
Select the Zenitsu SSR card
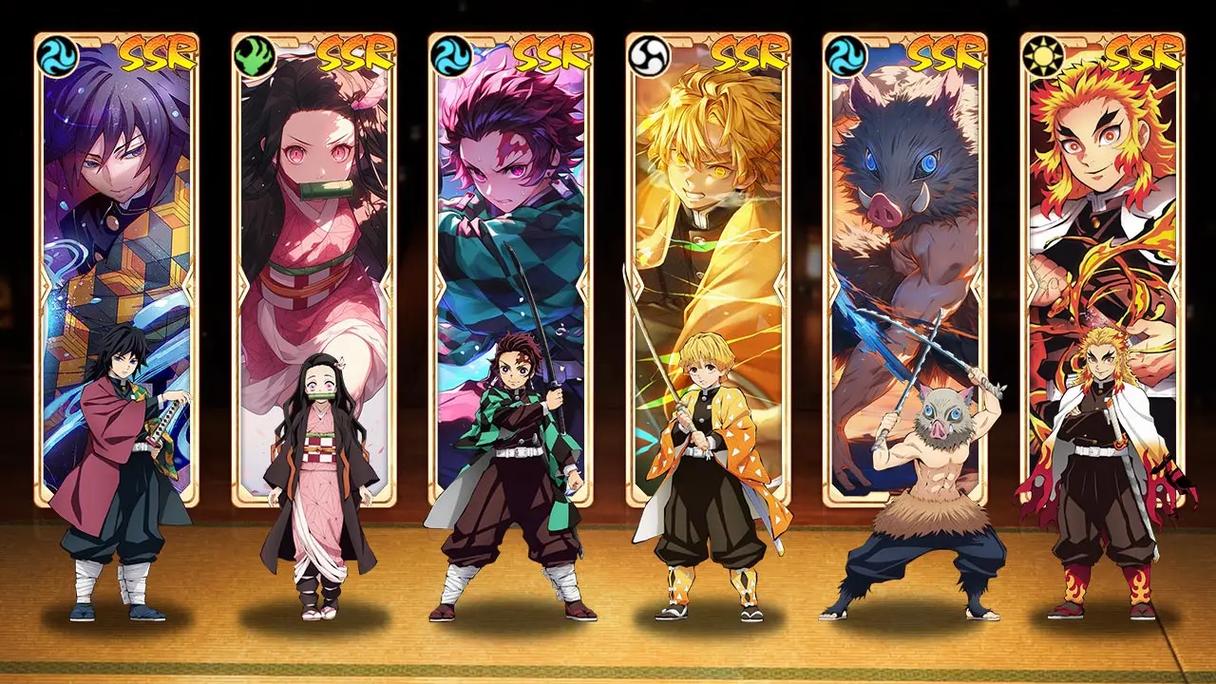pos(708,200)
